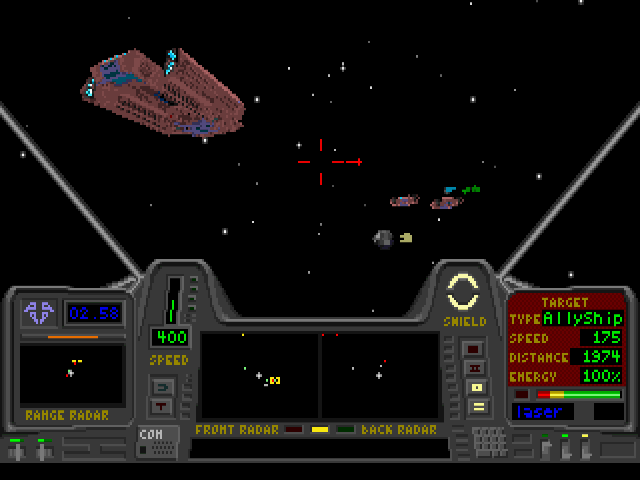The height and width of the screenshot is (480, 640).
Task: Click the Range Radar screen
Action: tap(72, 375)
